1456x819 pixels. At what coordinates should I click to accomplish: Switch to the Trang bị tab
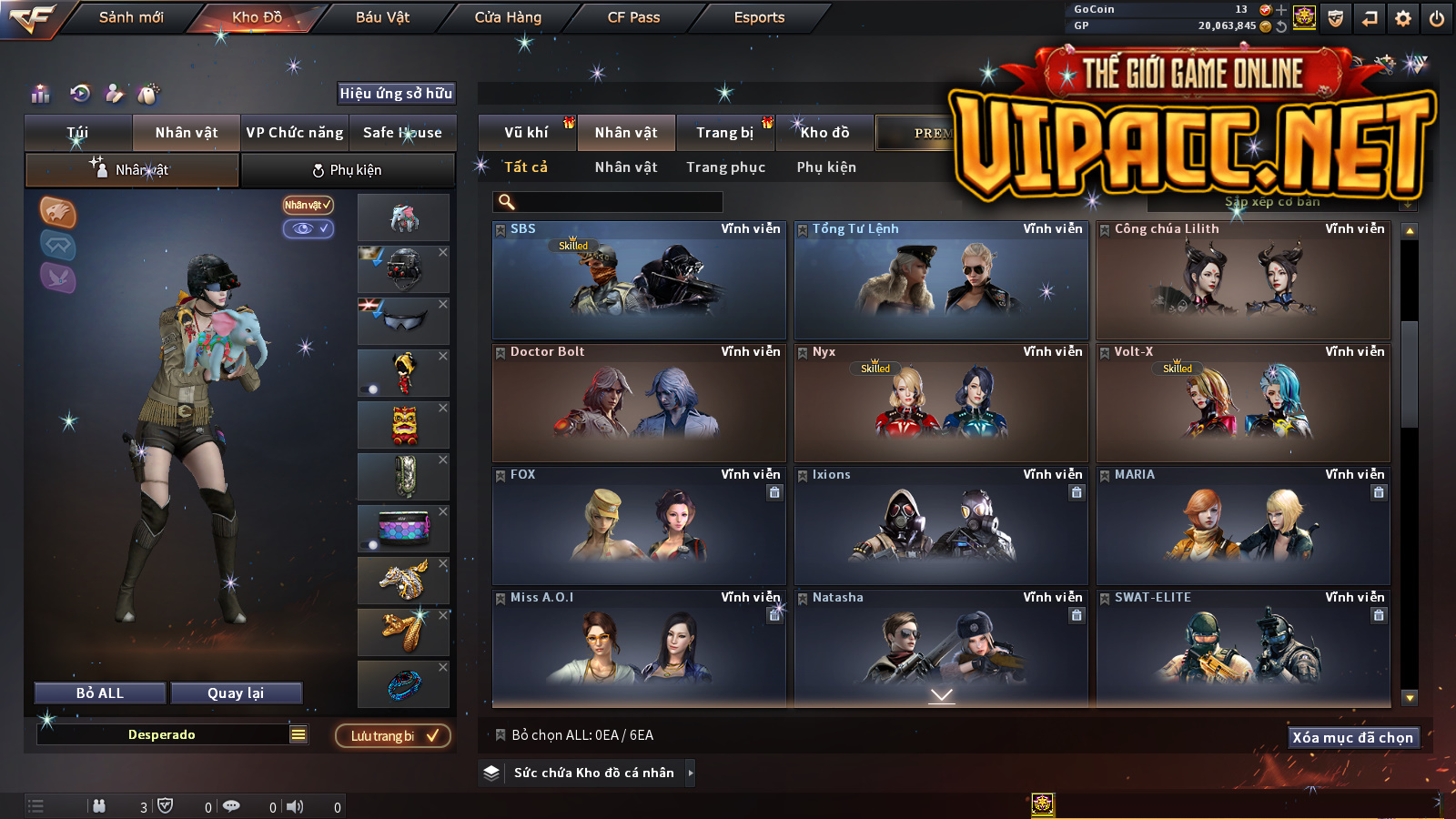pos(724,133)
